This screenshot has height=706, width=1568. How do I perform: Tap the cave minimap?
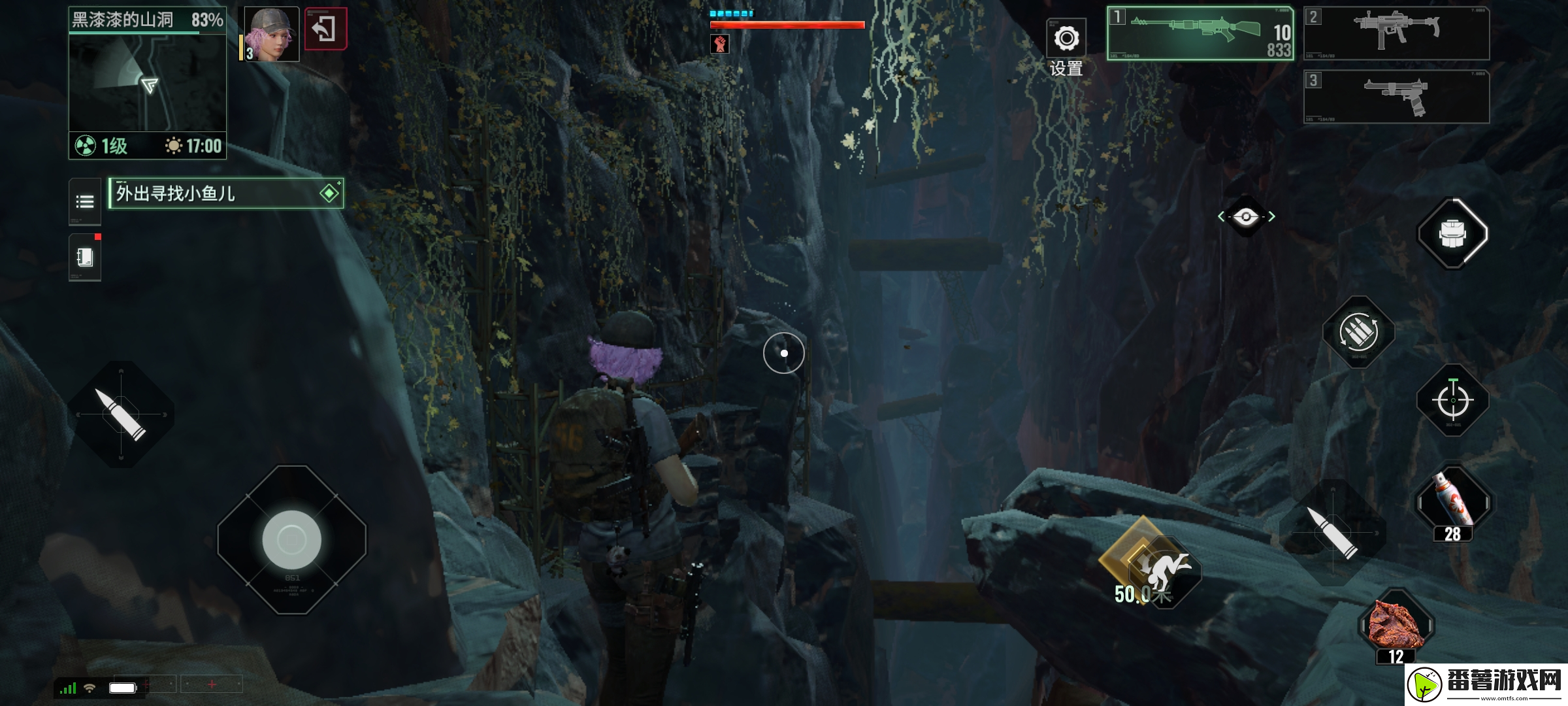click(x=148, y=83)
